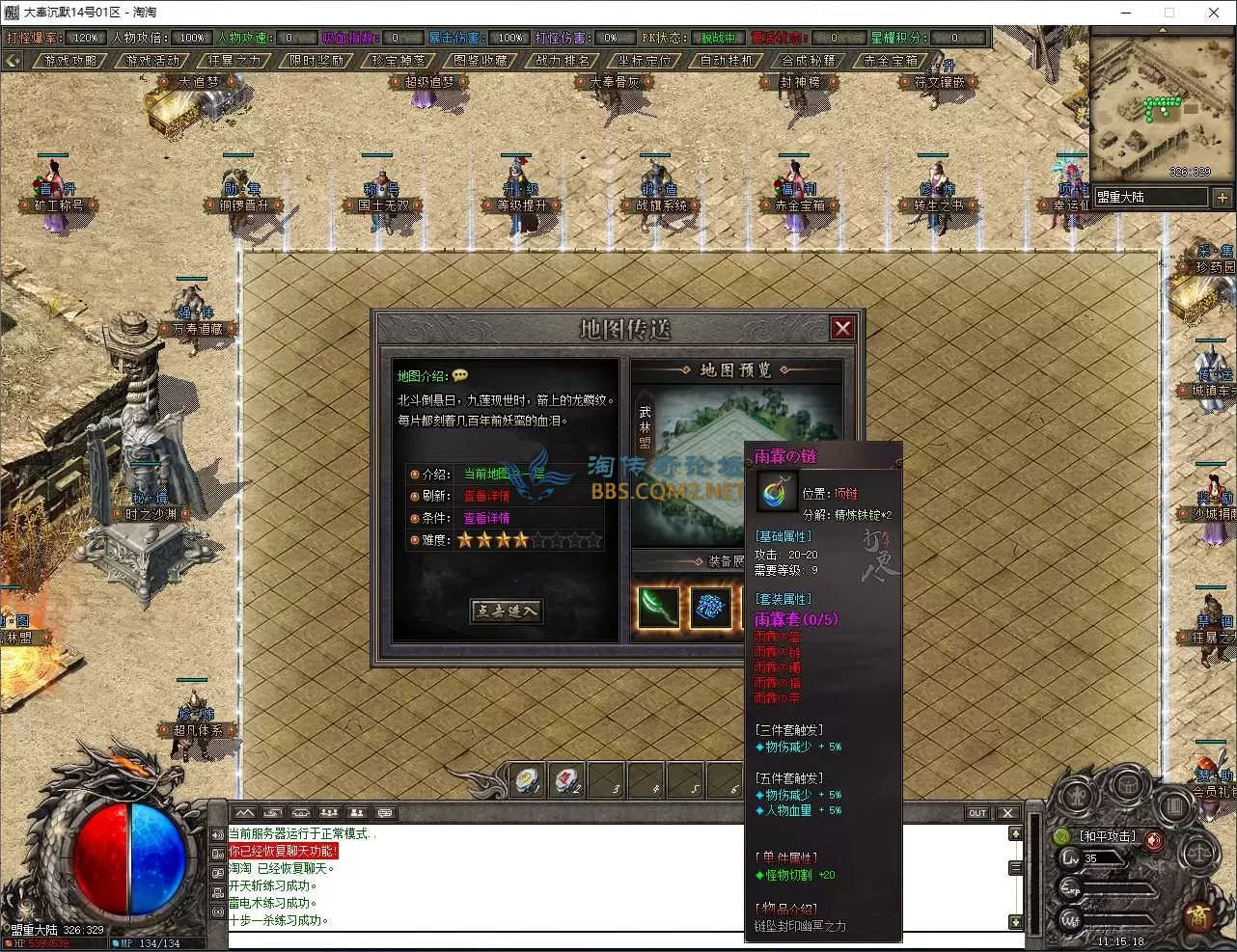
Task: Open the 狂暴之力 menu
Action: point(234,60)
